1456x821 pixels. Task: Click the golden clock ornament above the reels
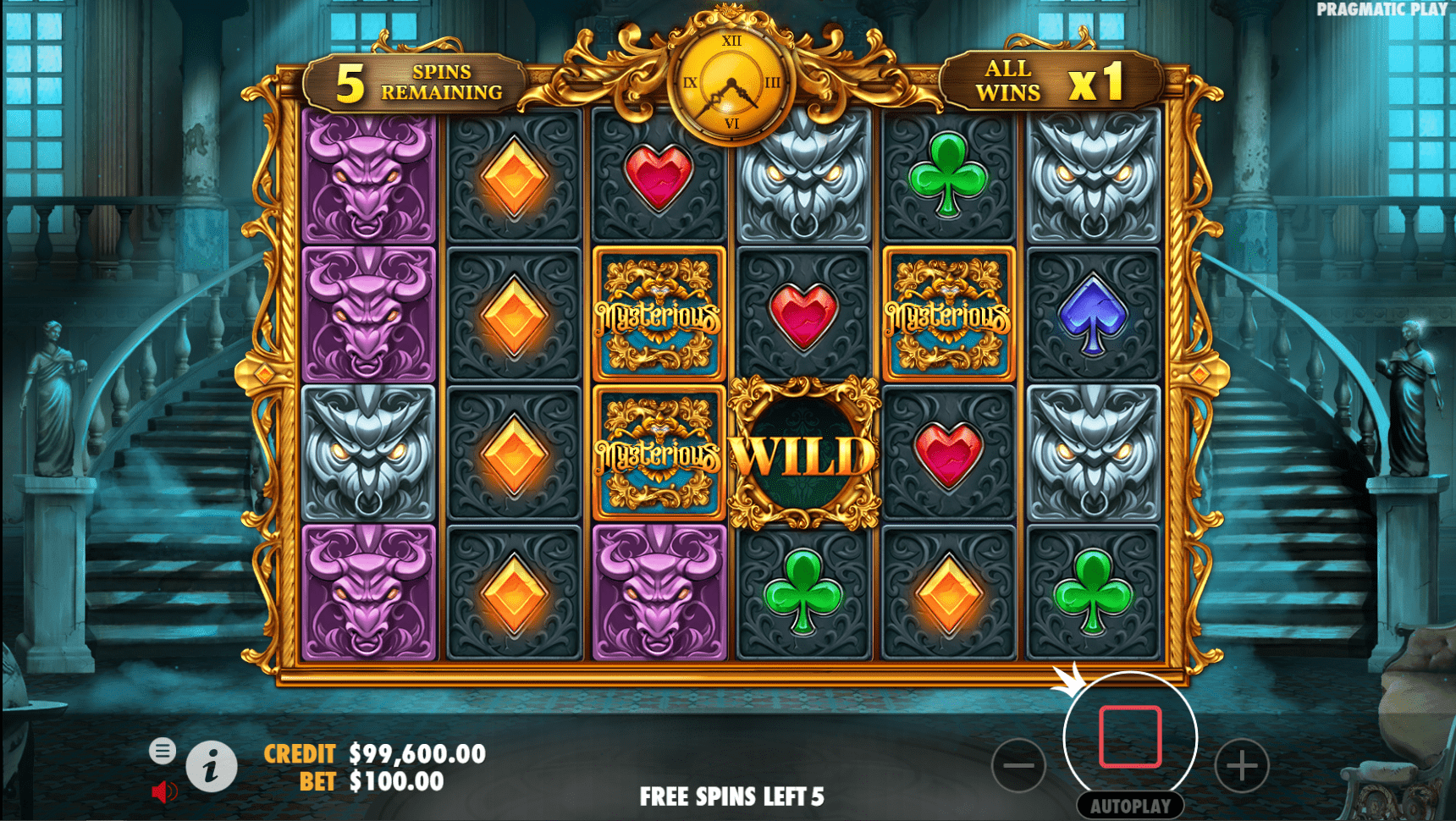731,80
